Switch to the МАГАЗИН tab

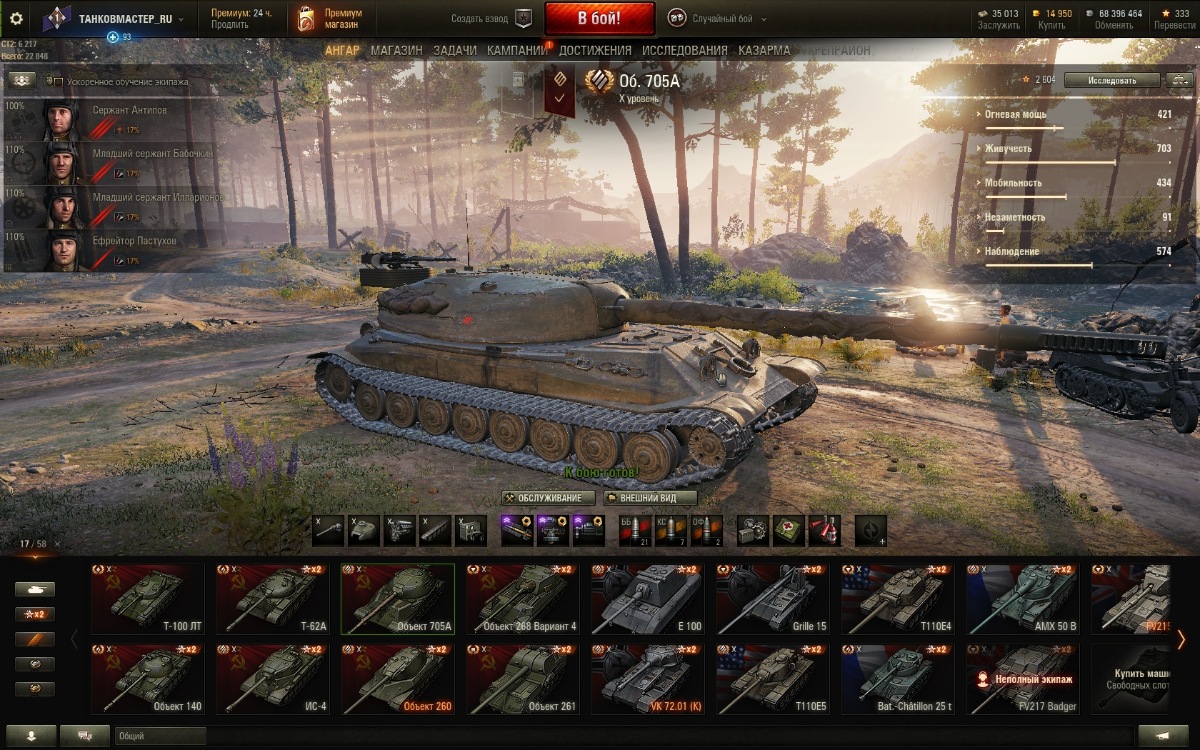[396, 50]
